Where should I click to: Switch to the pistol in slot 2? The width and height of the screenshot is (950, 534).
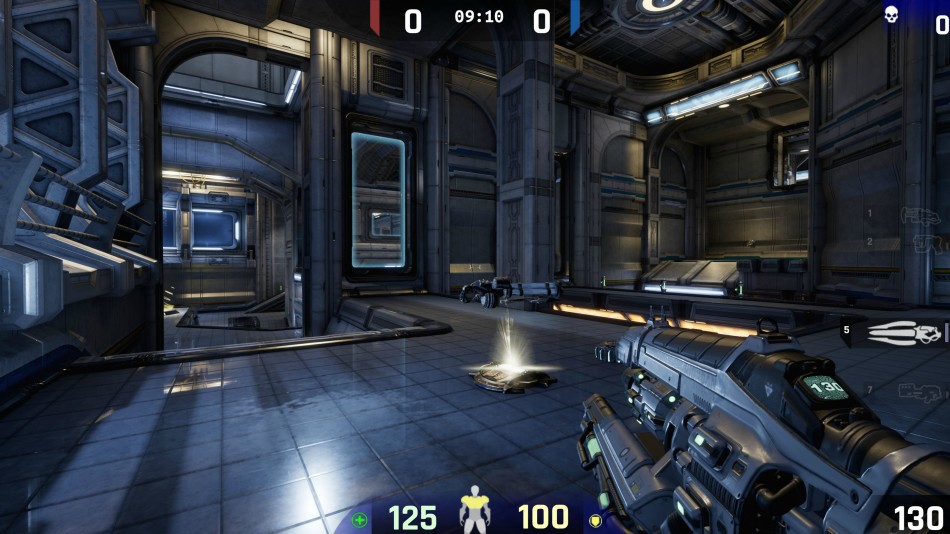(926, 243)
